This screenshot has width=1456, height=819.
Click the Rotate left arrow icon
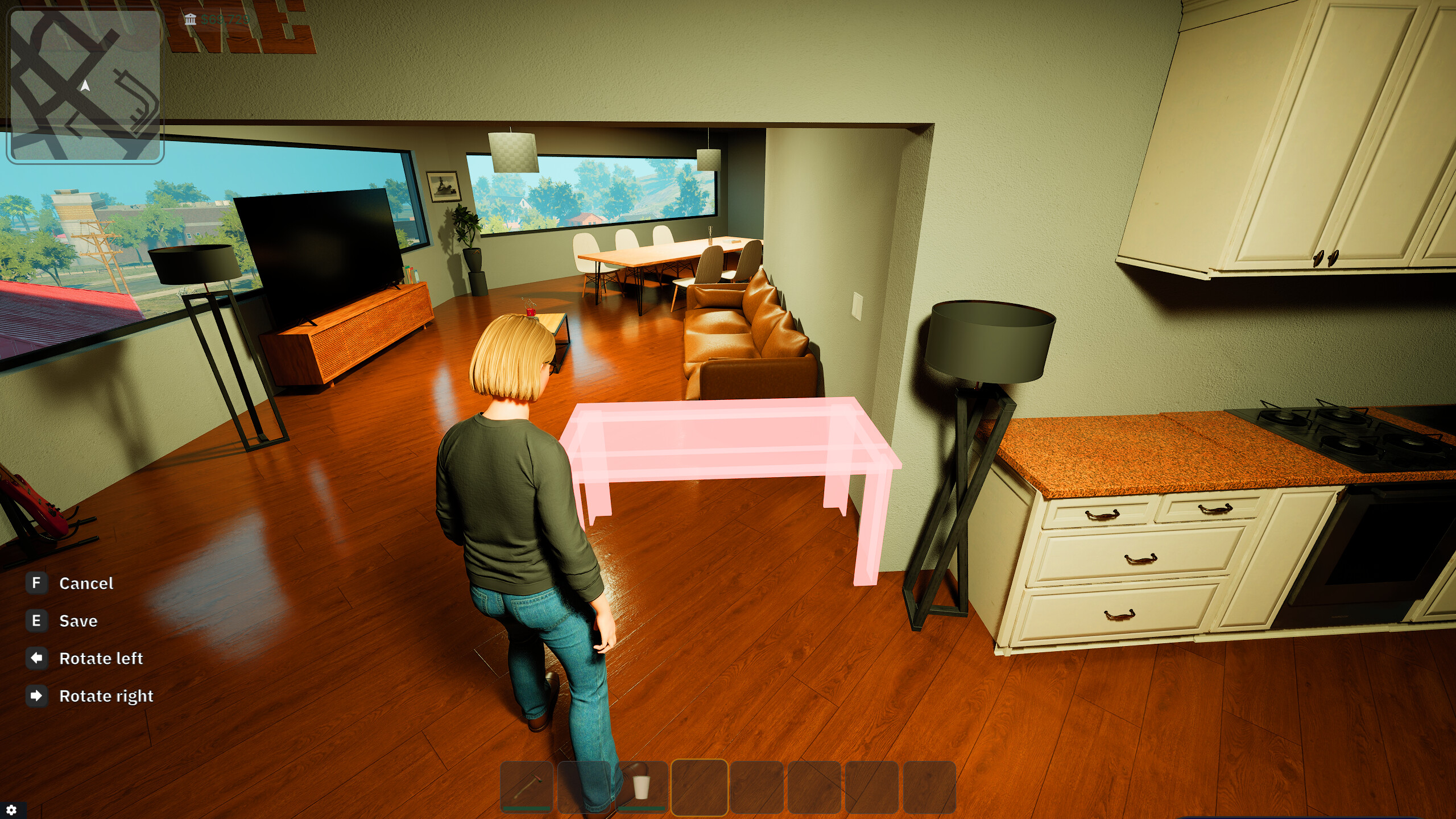coord(36,659)
